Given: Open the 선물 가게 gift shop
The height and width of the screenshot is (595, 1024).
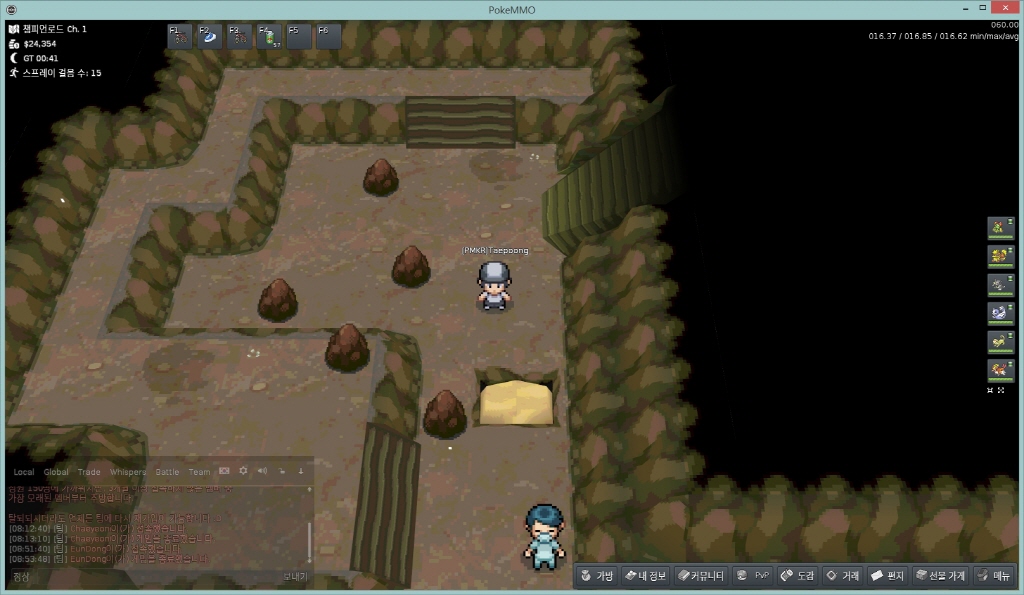Looking at the screenshot, I should point(940,576).
